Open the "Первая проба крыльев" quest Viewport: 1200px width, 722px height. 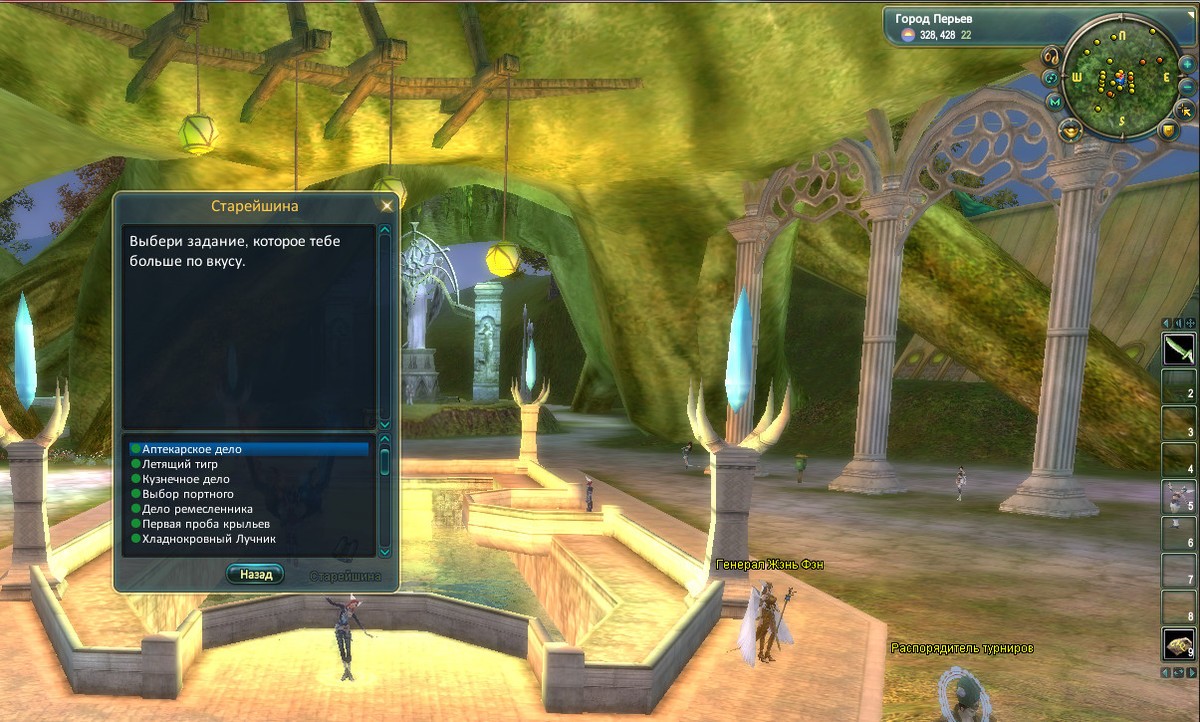(206, 524)
